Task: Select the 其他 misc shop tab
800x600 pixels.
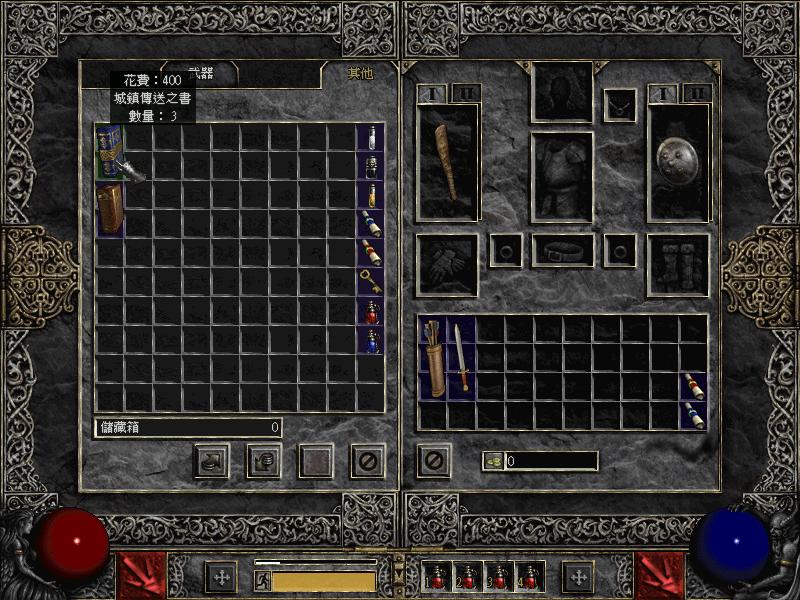Action: pos(358,74)
